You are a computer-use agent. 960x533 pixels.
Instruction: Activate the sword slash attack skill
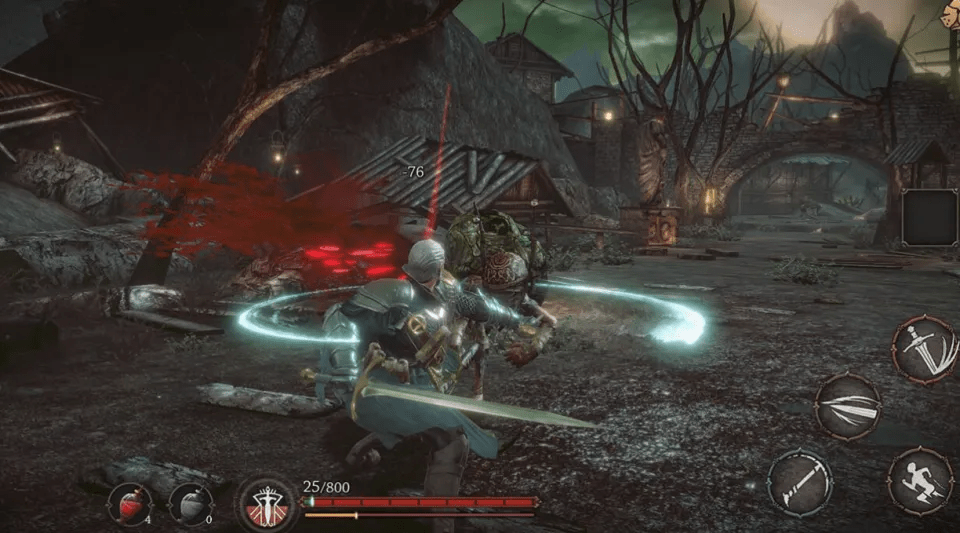pyautogui.click(x=924, y=348)
